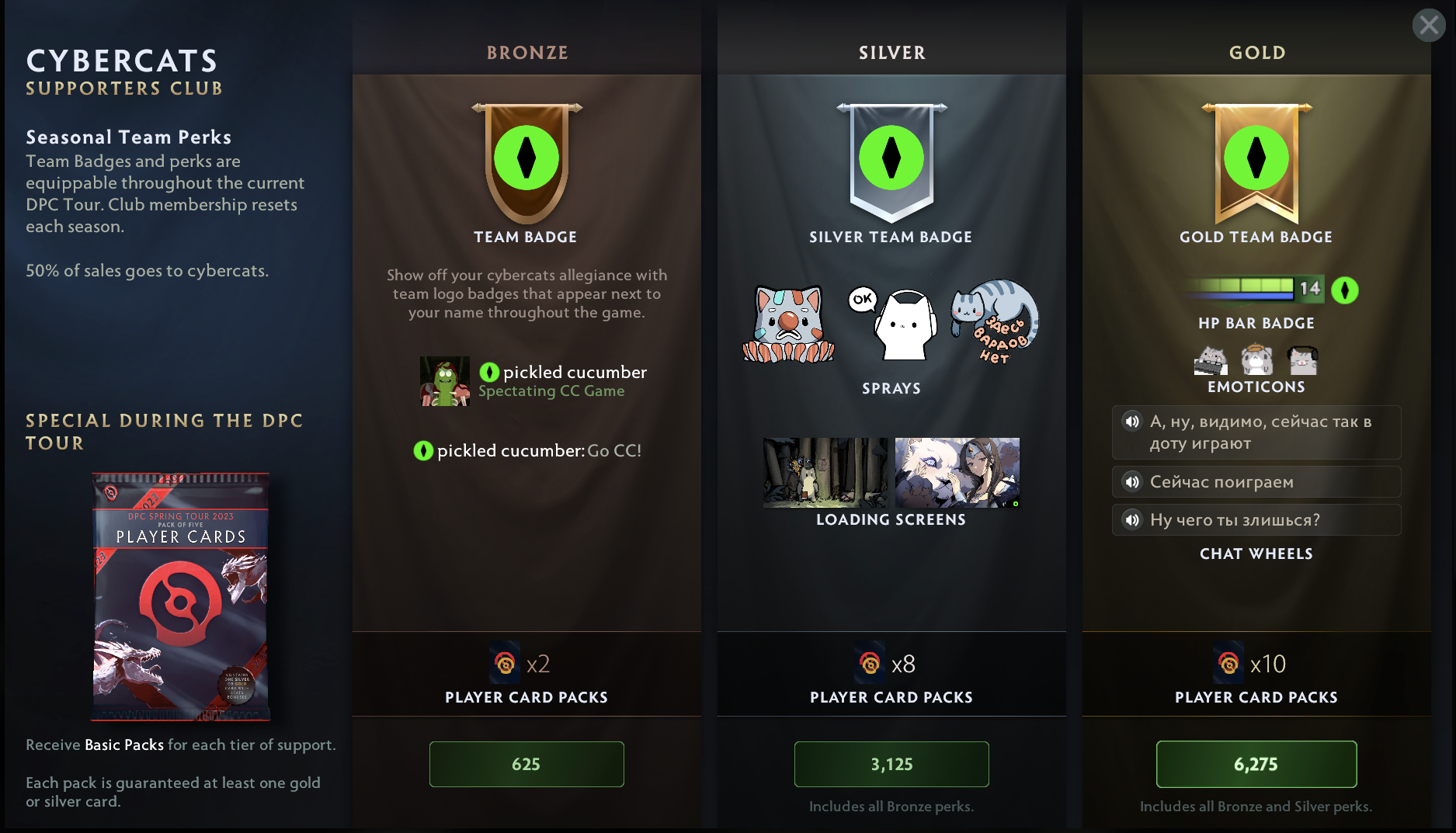Switch to the GOLD tier column

(1256, 53)
